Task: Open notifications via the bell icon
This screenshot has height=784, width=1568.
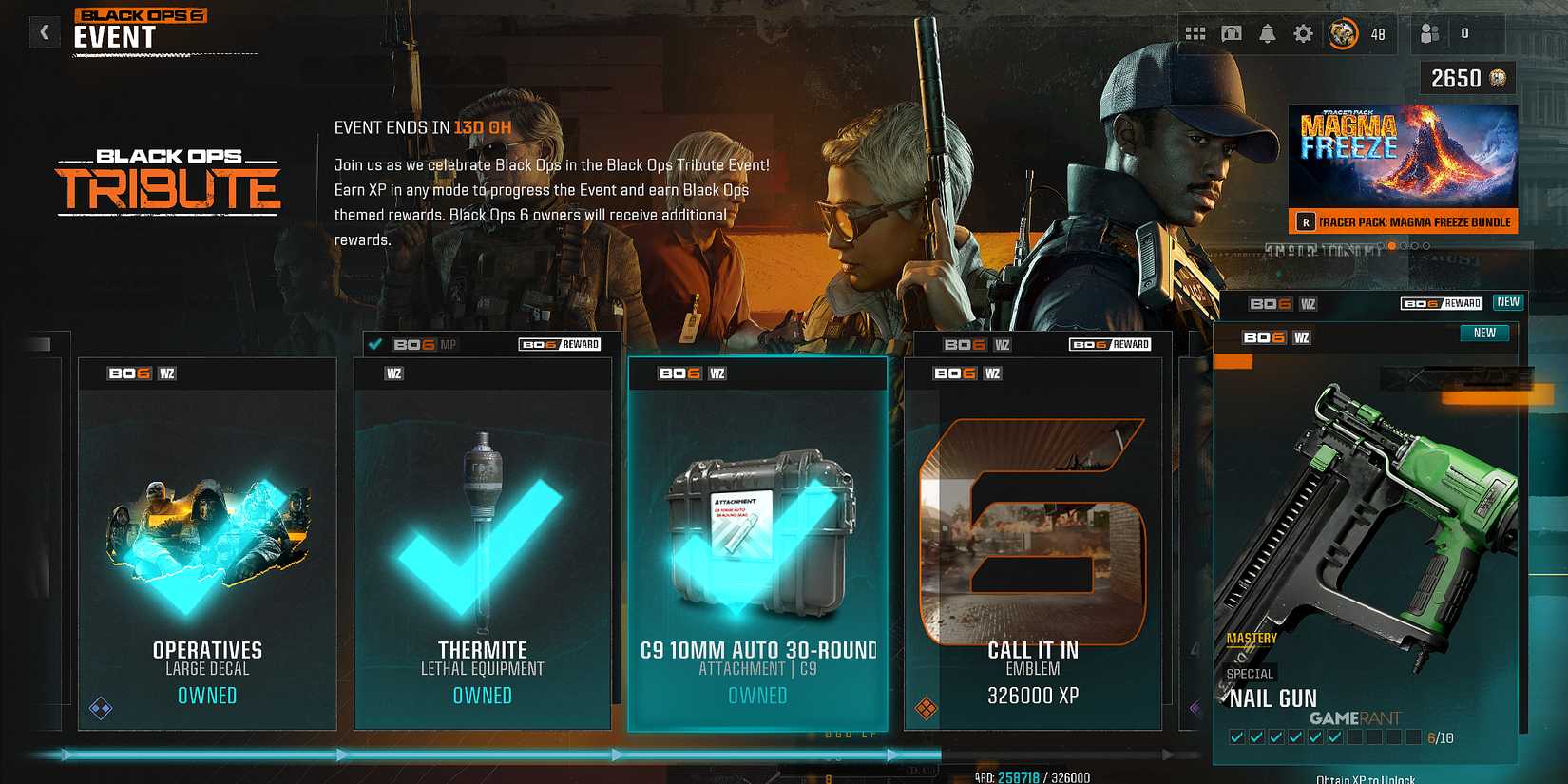Action: click(x=1266, y=33)
